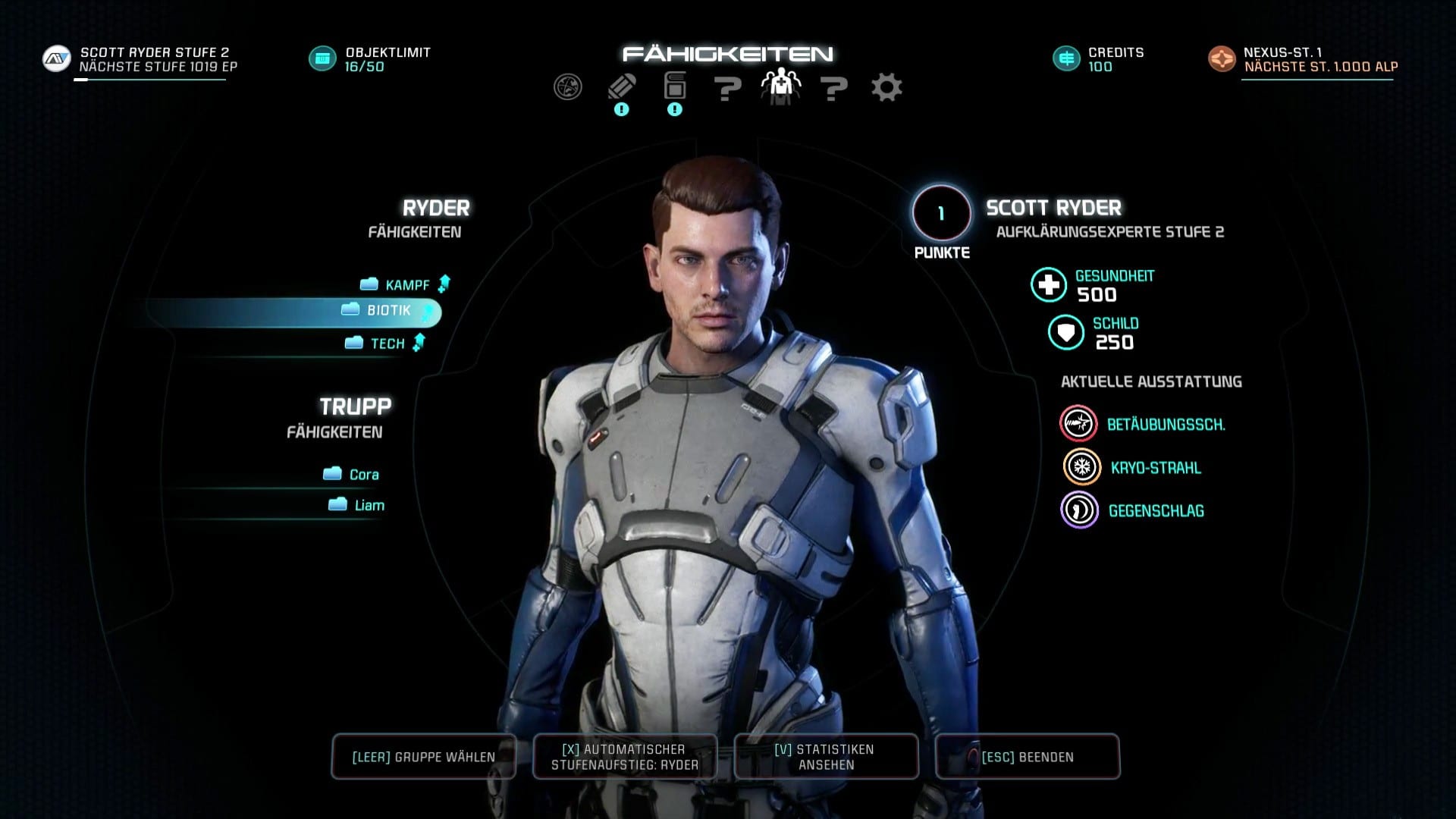Open Cora's squad skills

(x=362, y=475)
